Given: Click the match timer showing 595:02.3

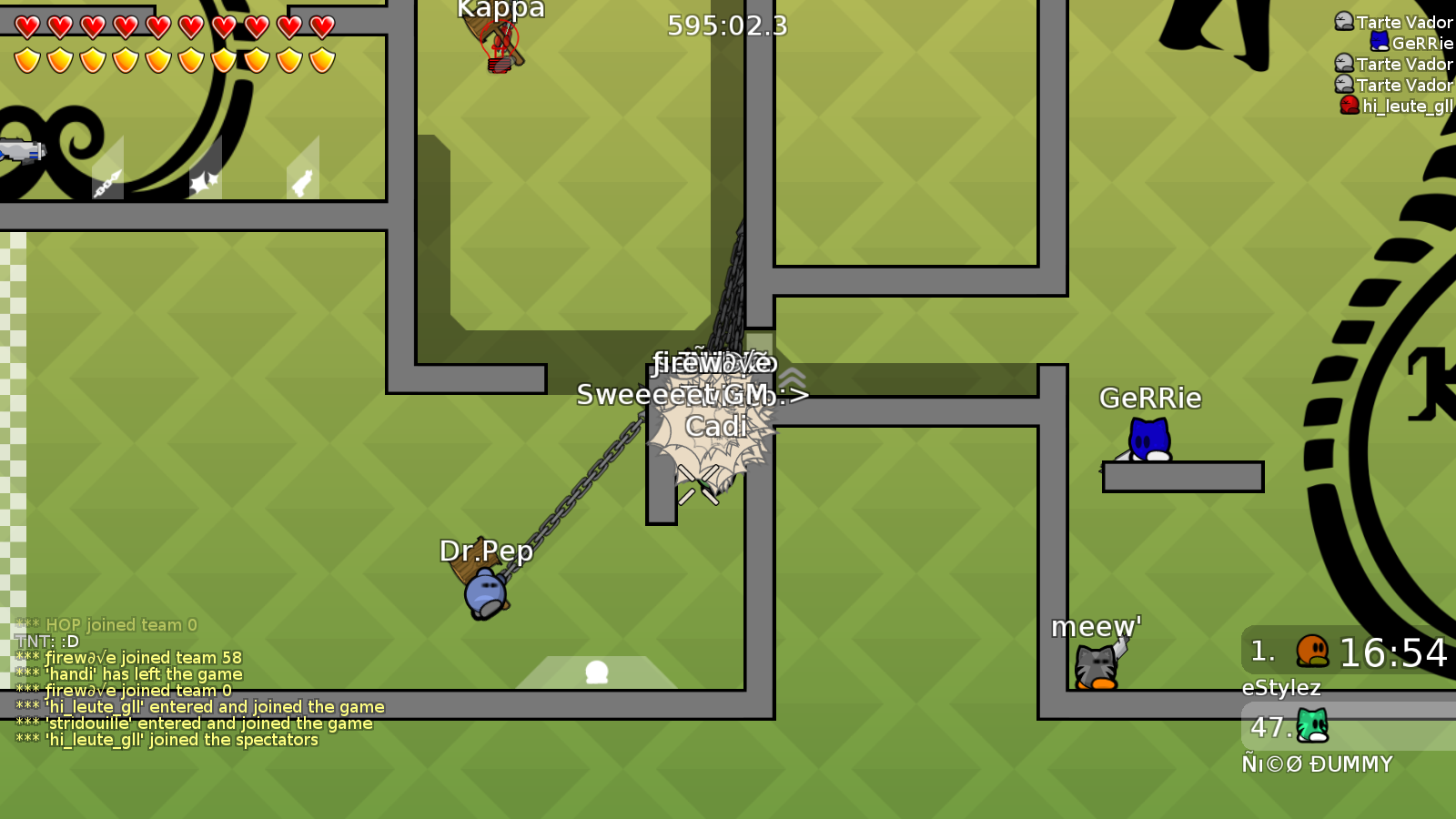Looking at the screenshot, I should click(x=725, y=26).
